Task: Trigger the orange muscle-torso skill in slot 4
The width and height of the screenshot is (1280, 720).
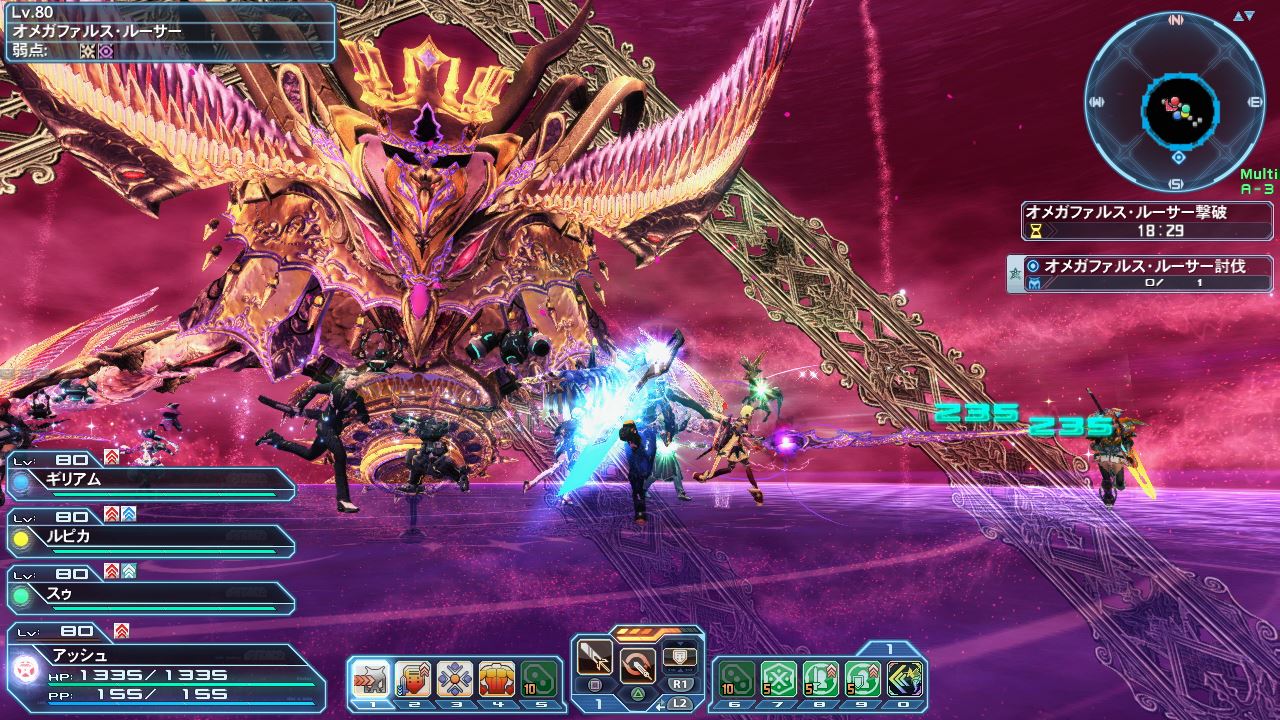Action: (497, 679)
